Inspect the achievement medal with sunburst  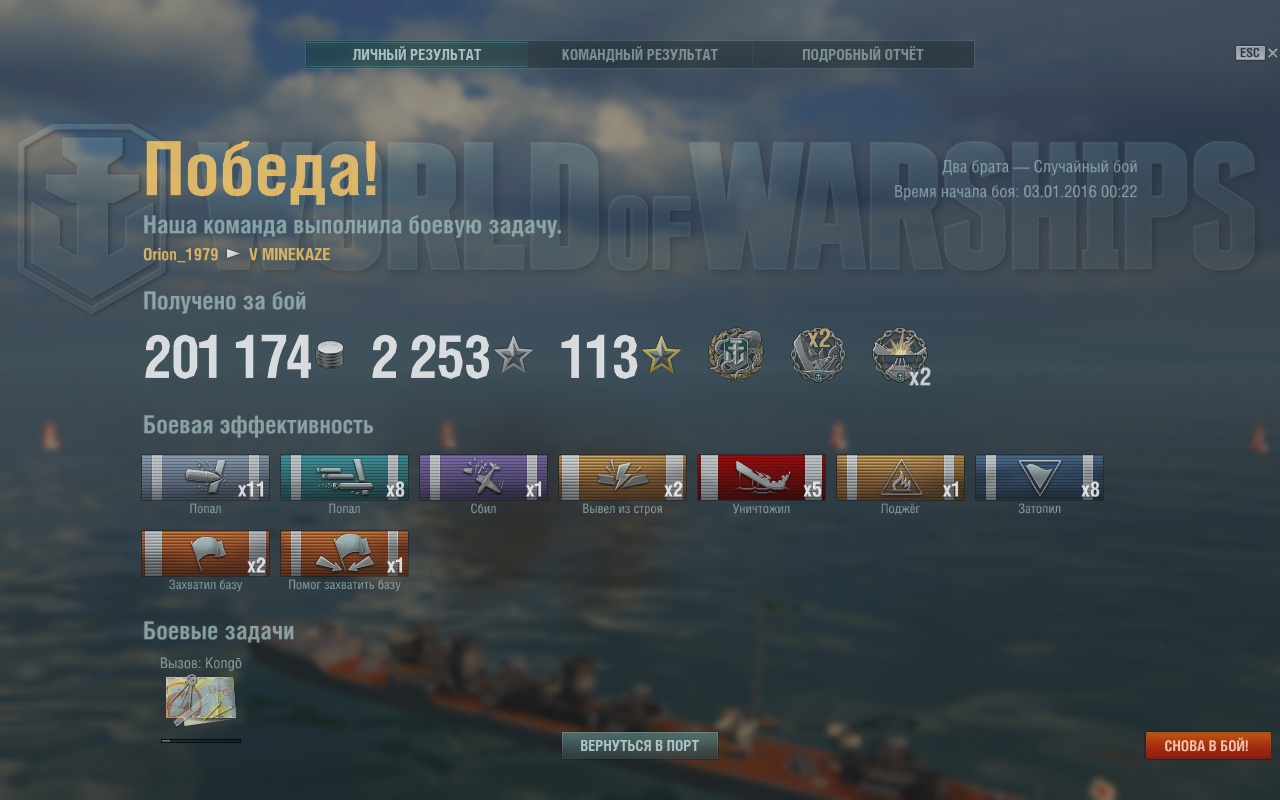(x=899, y=356)
